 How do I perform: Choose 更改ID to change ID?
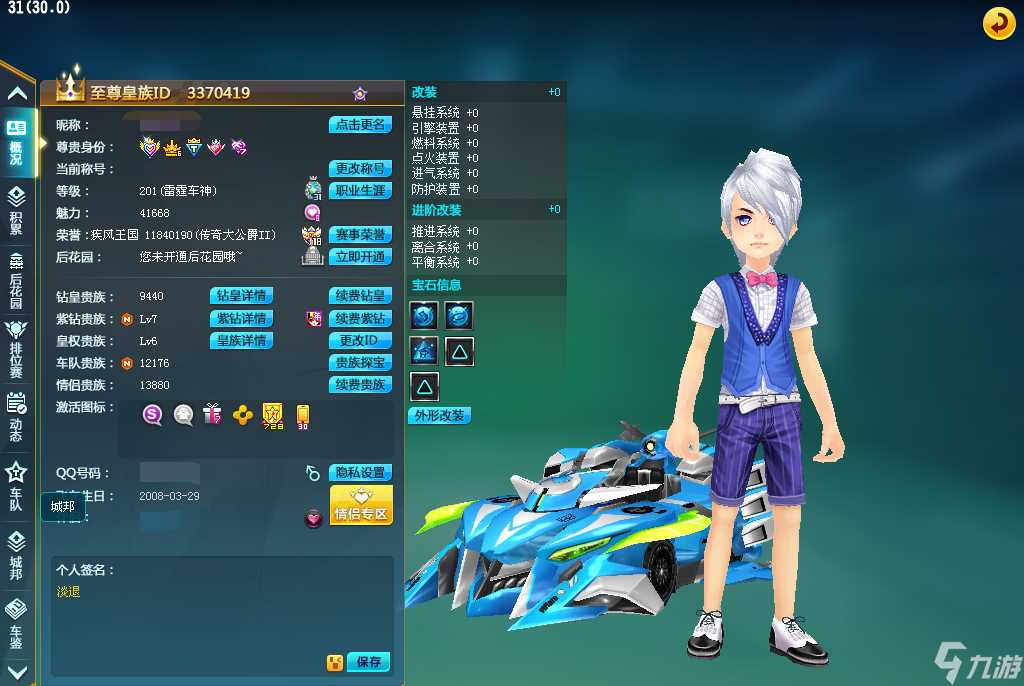point(360,341)
